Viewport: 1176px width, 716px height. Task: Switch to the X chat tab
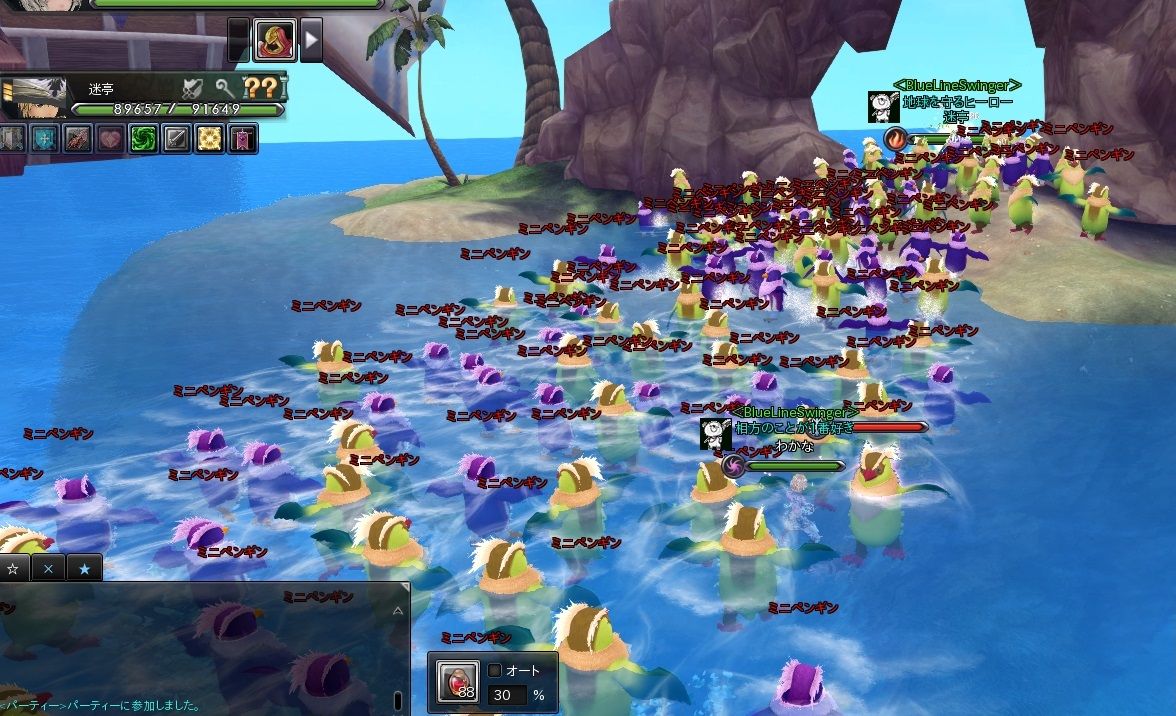tap(48, 568)
